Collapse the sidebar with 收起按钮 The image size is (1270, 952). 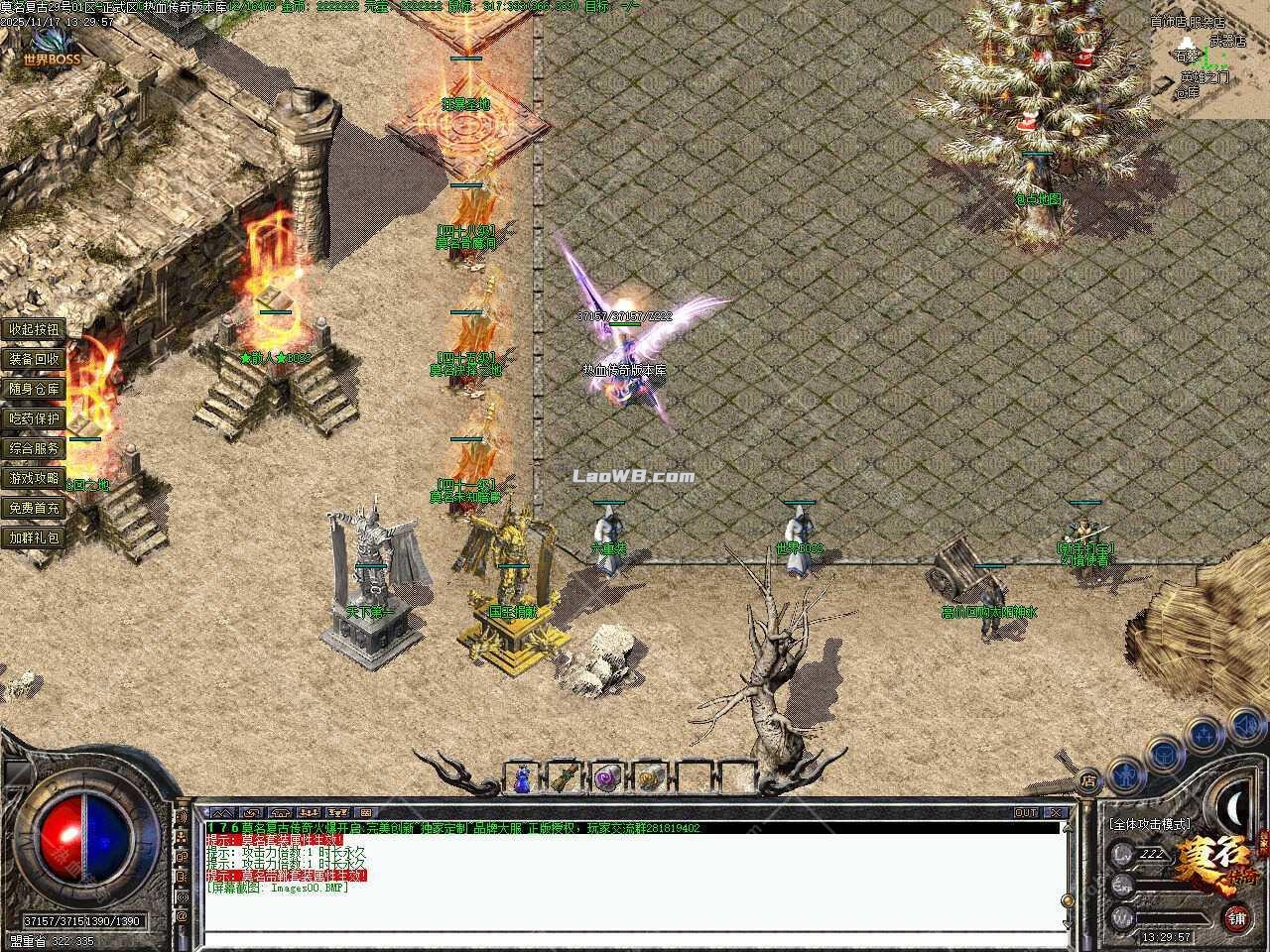pyautogui.click(x=33, y=329)
